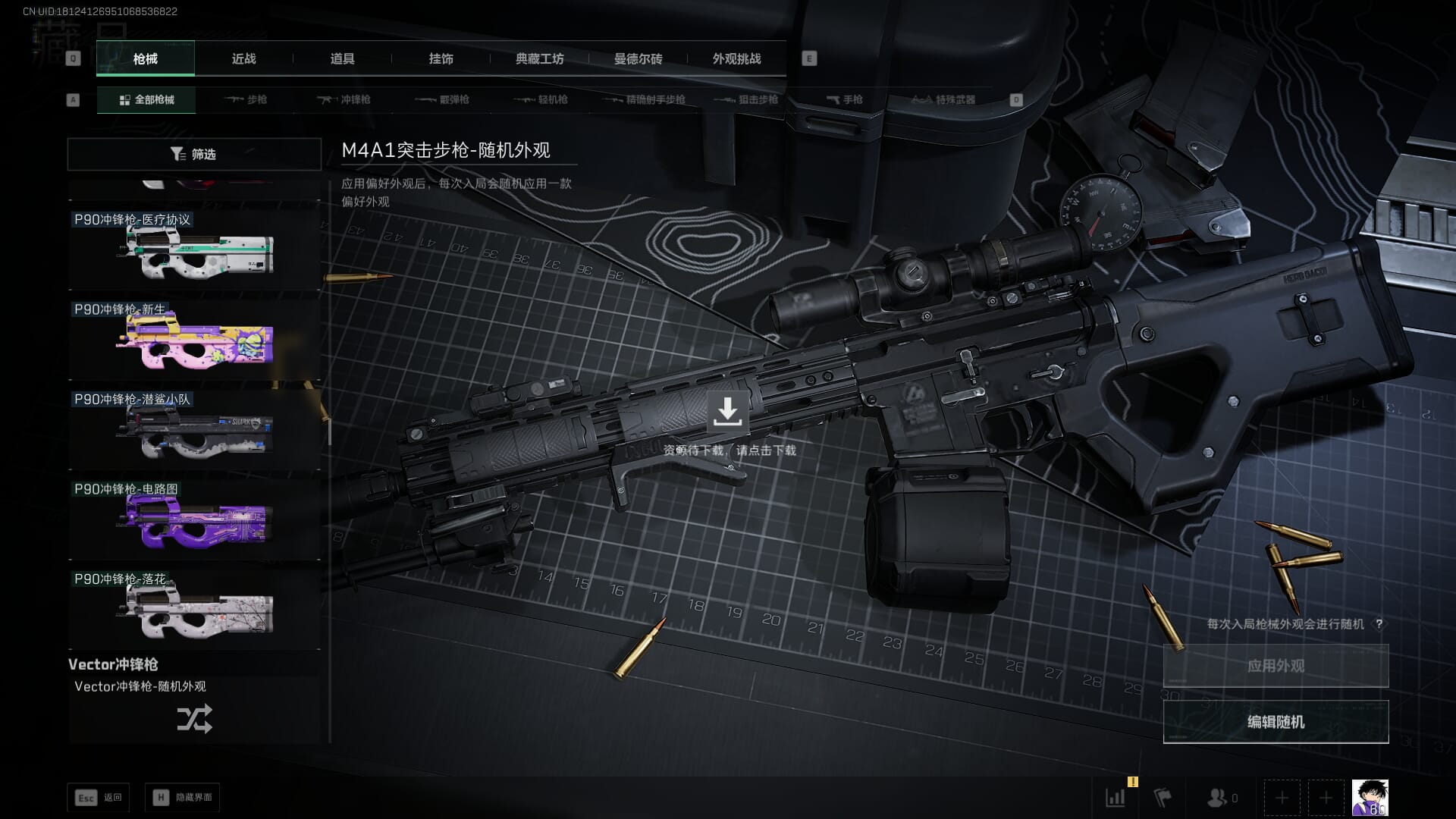Open the 筛选 filter button
1456x819 pixels.
coord(194,154)
